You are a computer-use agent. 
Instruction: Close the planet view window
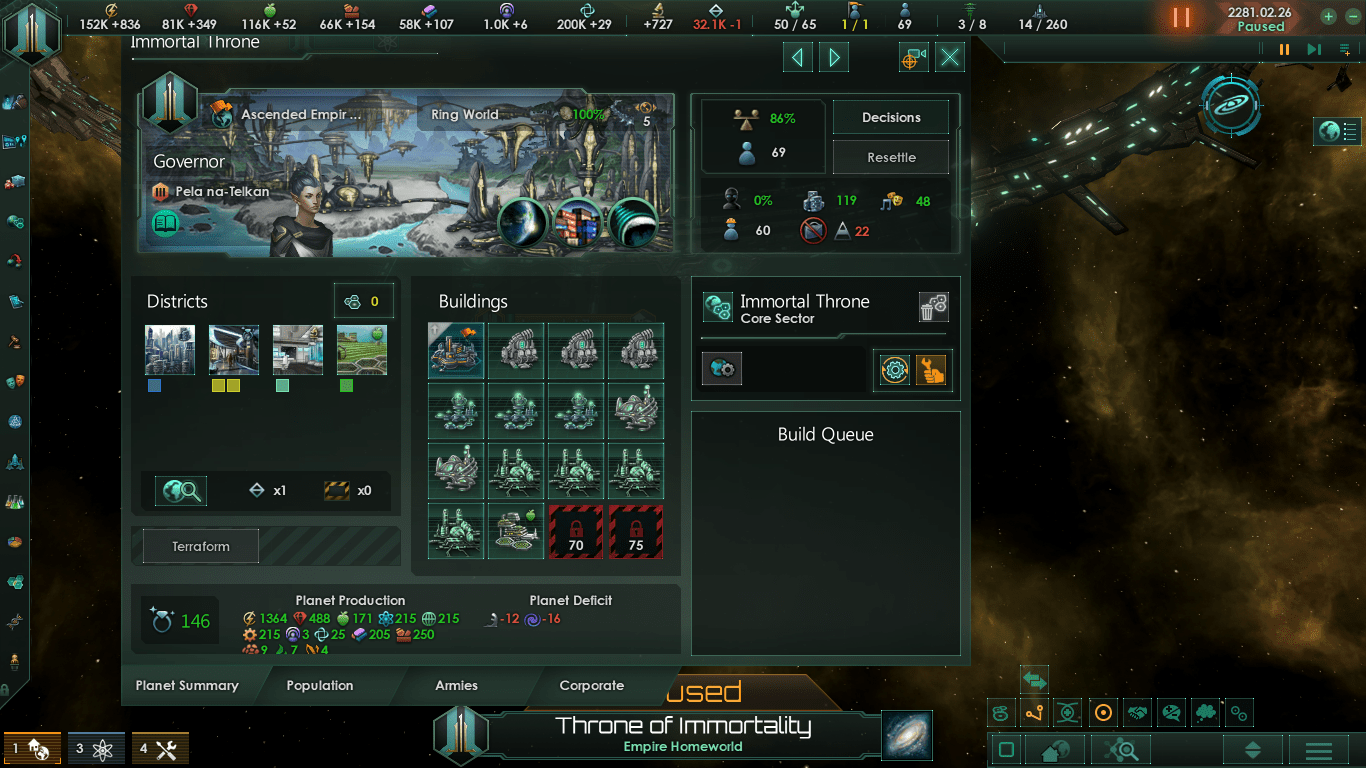[x=950, y=58]
